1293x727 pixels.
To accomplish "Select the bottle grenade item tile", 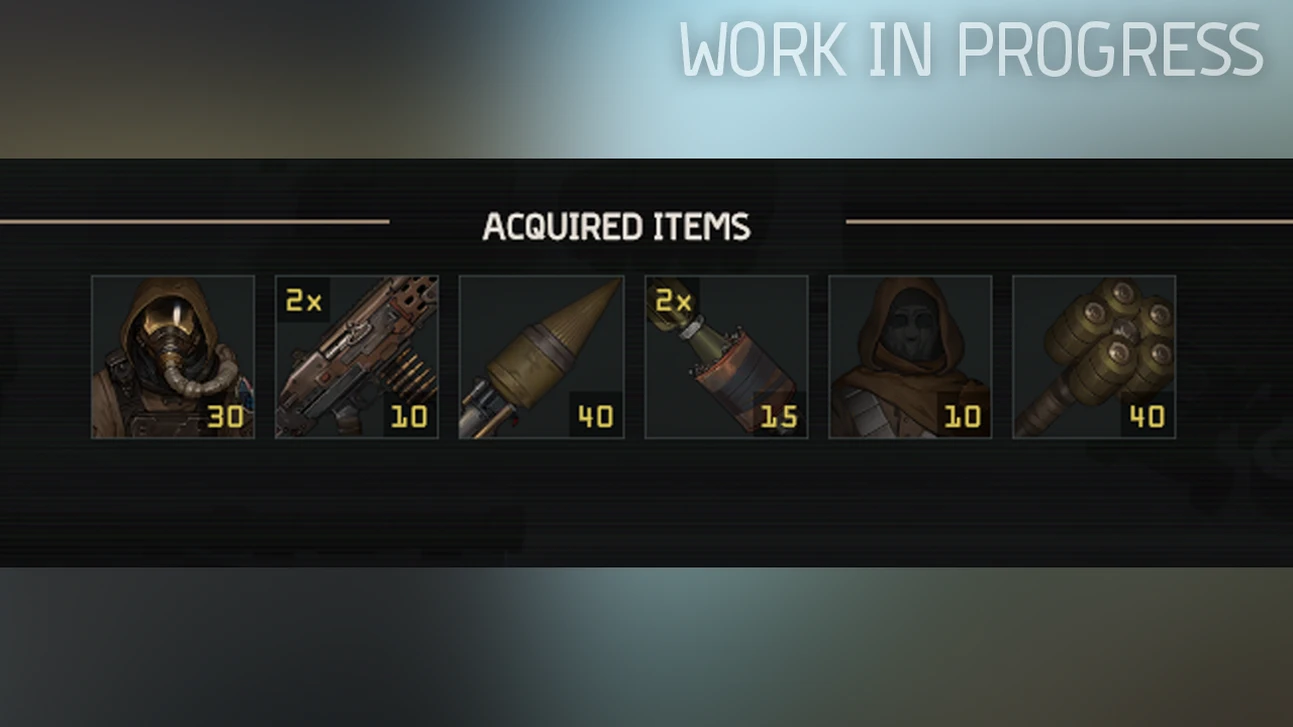I will [726, 357].
